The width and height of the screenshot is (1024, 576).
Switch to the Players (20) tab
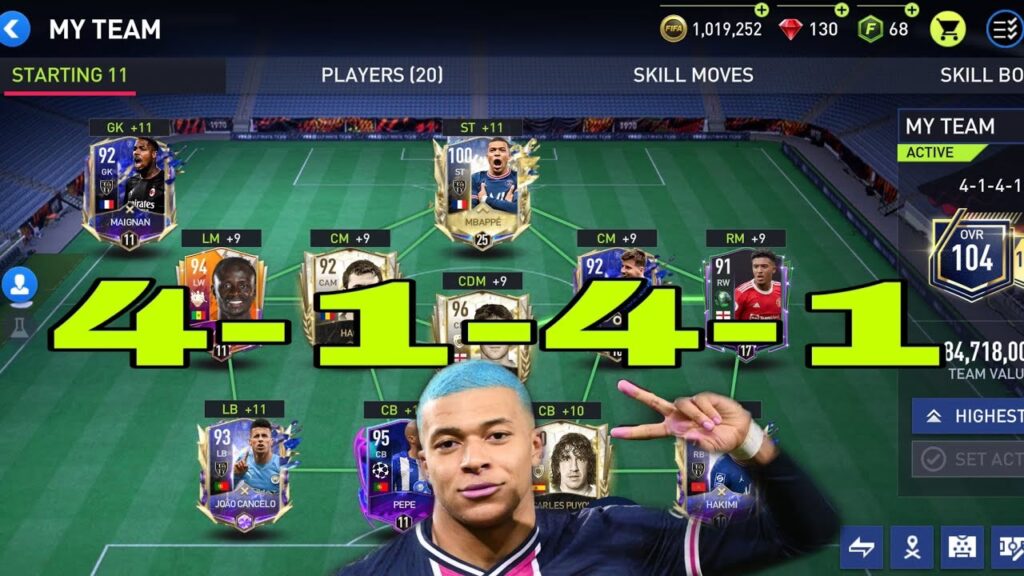381,75
